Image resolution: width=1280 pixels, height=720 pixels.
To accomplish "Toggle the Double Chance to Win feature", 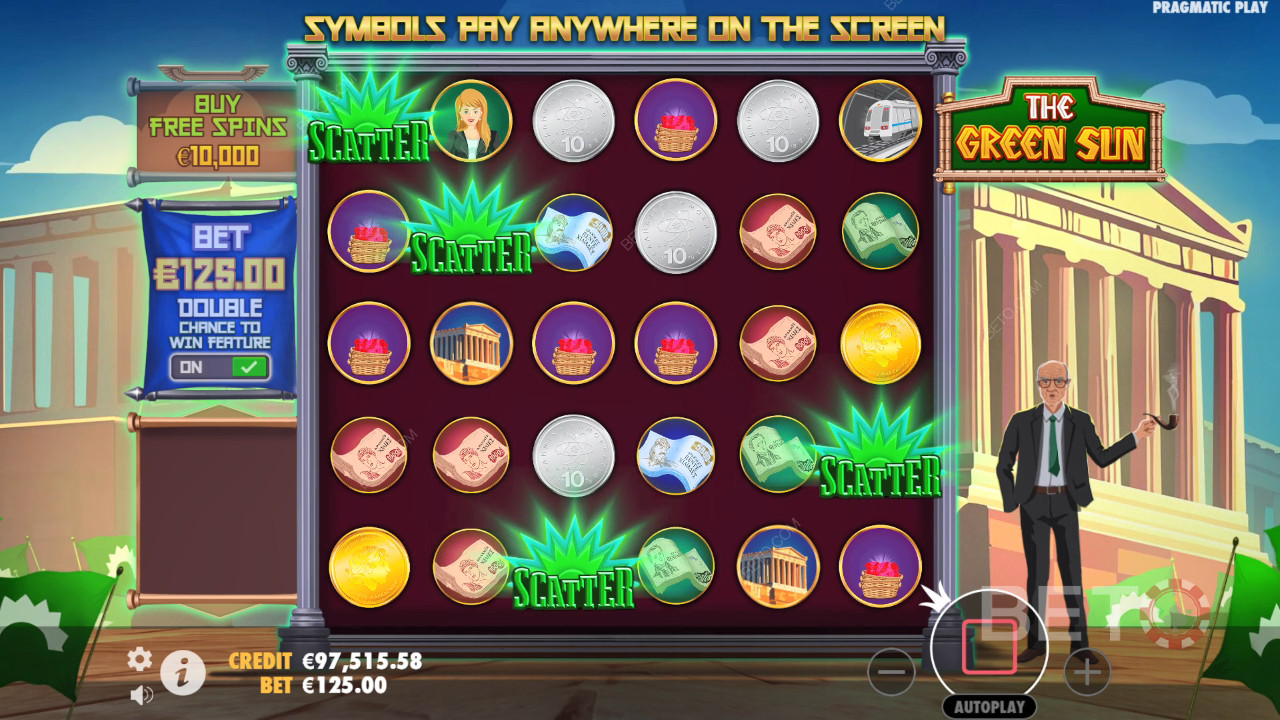I will tap(219, 367).
